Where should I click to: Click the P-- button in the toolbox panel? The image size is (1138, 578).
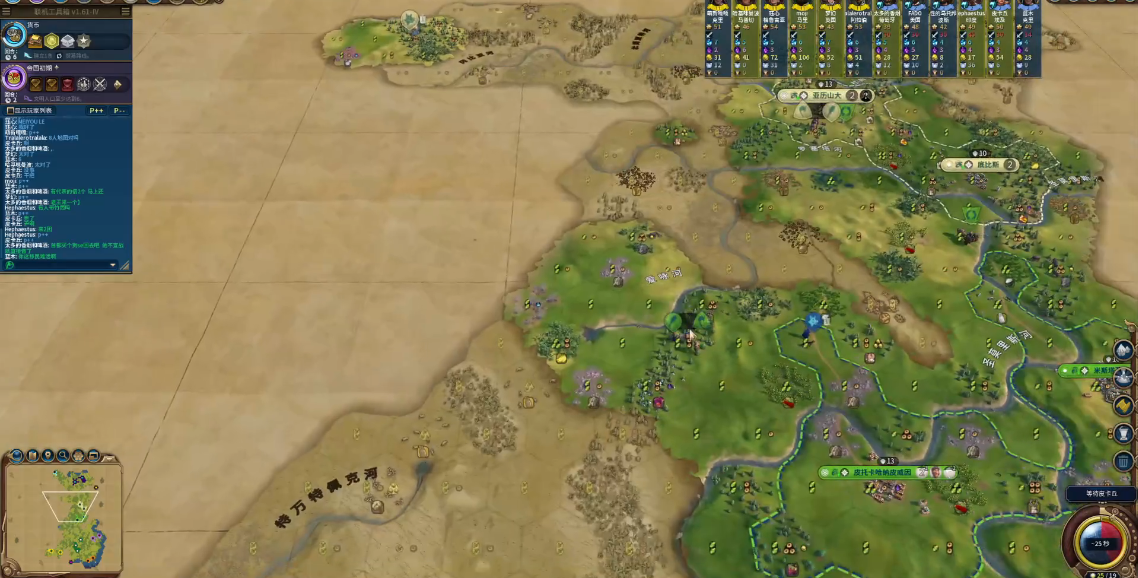(119, 111)
